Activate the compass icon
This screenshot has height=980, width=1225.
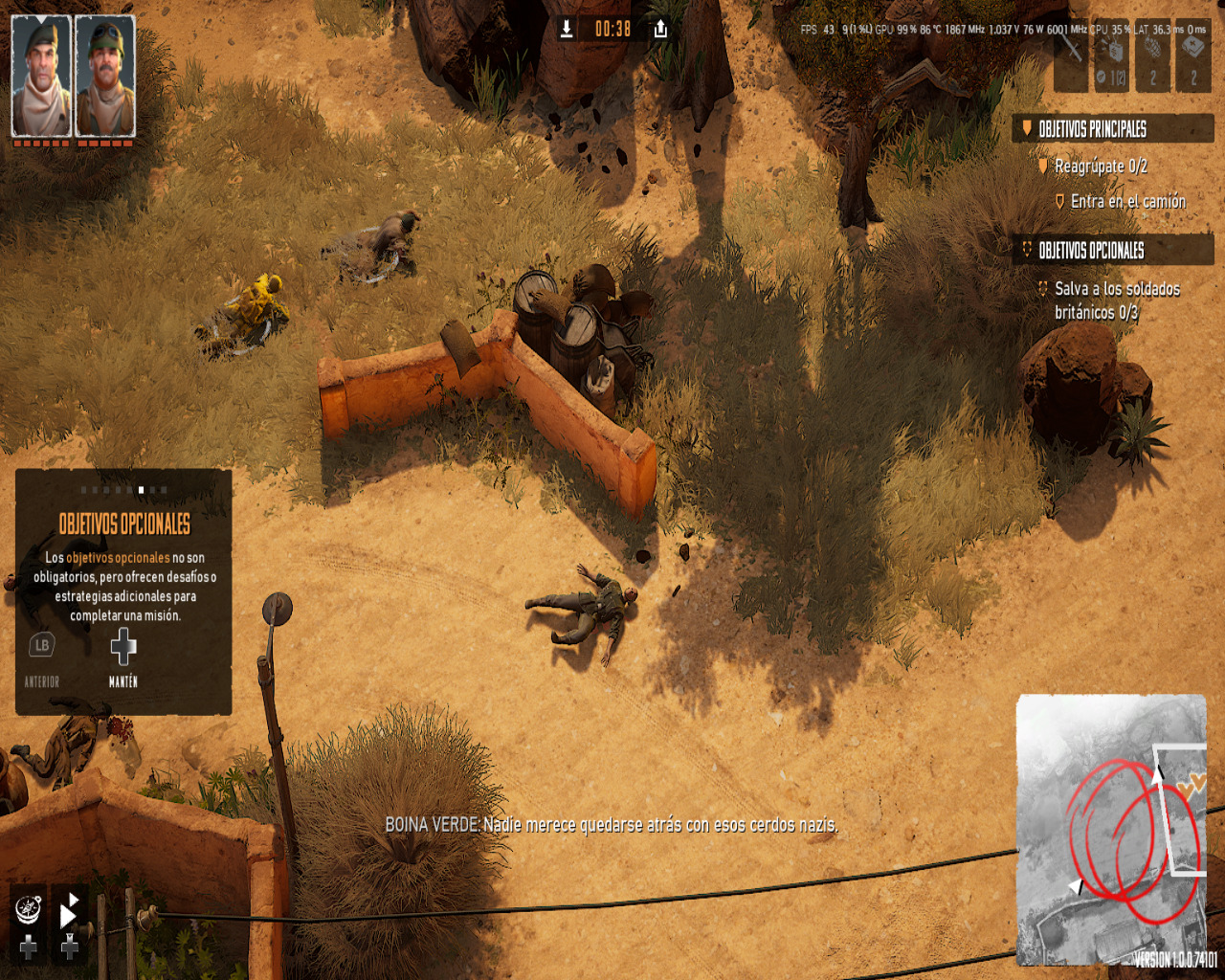(x=29, y=907)
